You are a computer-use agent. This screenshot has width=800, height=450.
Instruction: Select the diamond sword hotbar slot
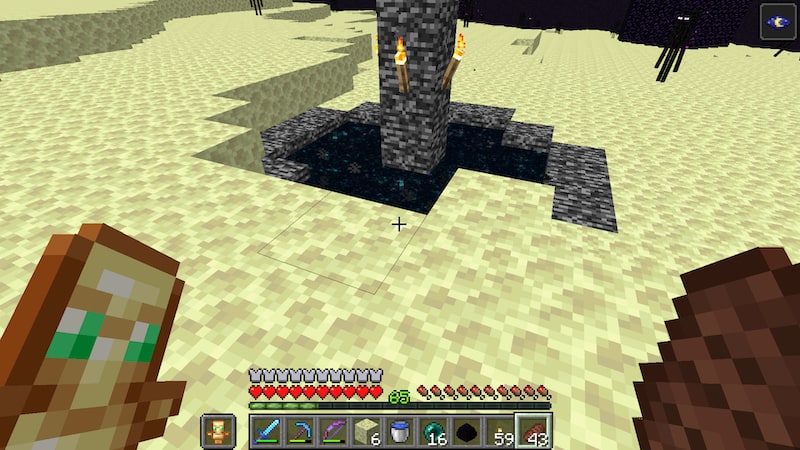coord(265,431)
